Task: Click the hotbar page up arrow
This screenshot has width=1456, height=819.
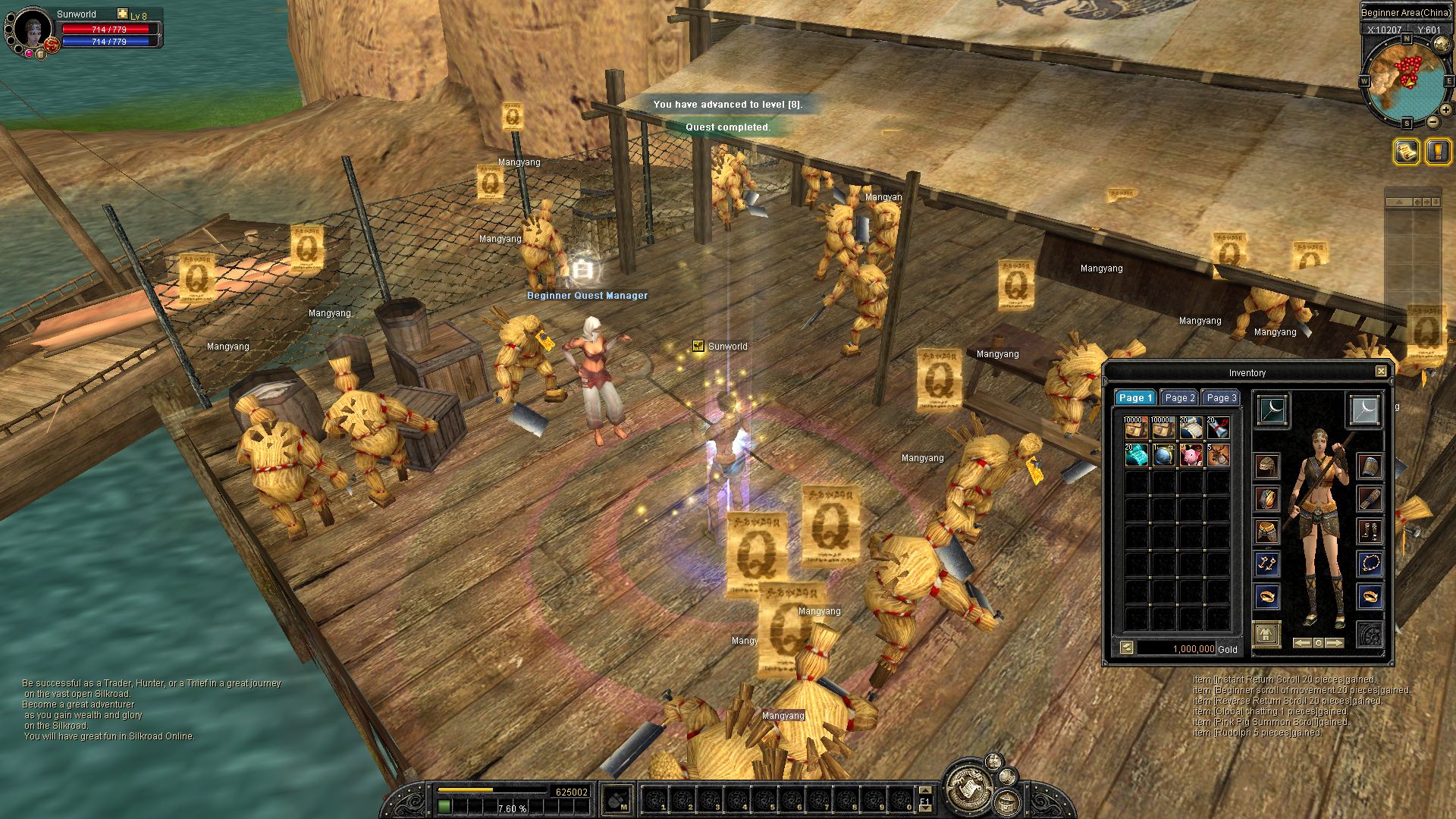Action: [924, 792]
